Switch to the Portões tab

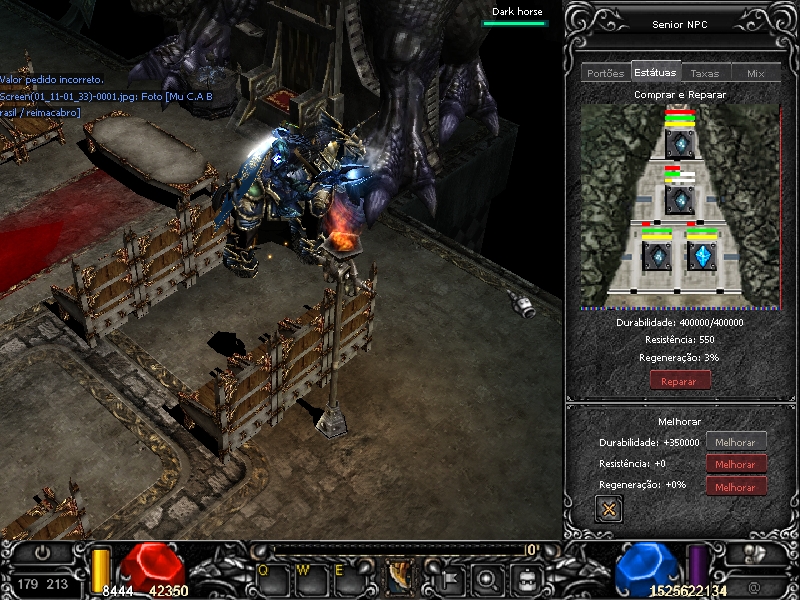(x=605, y=73)
